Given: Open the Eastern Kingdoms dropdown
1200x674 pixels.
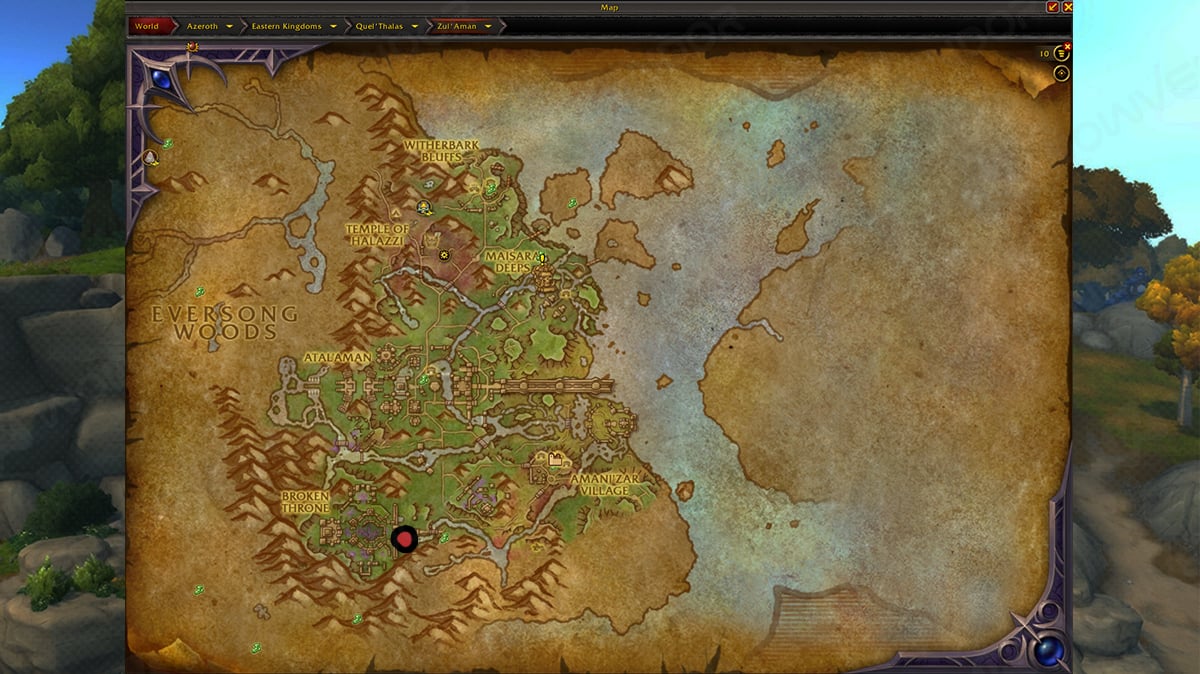Looking at the screenshot, I should (331, 26).
